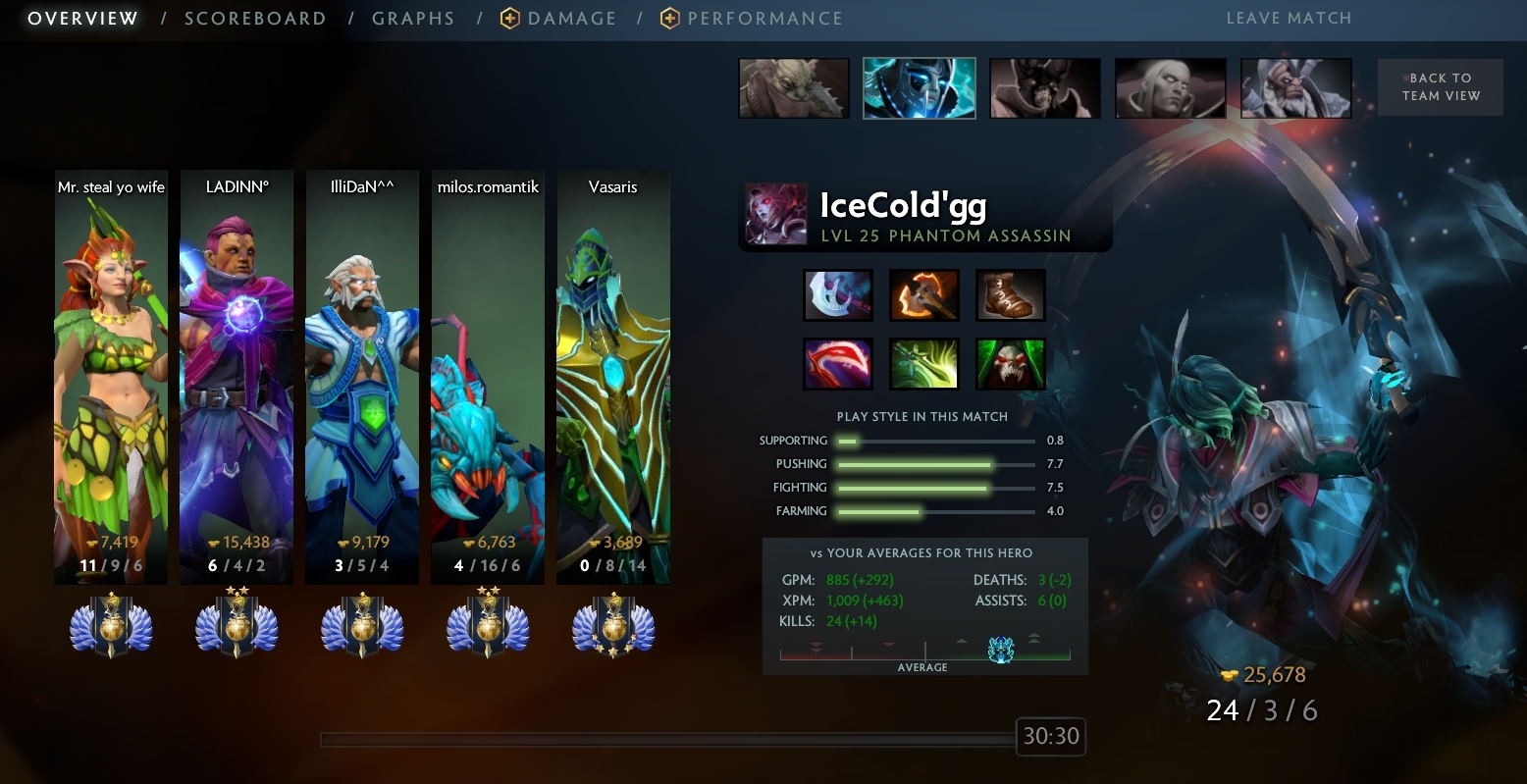This screenshot has width=1527, height=784.
Task: Inspect the red Desolator blade item
Action: point(837,364)
